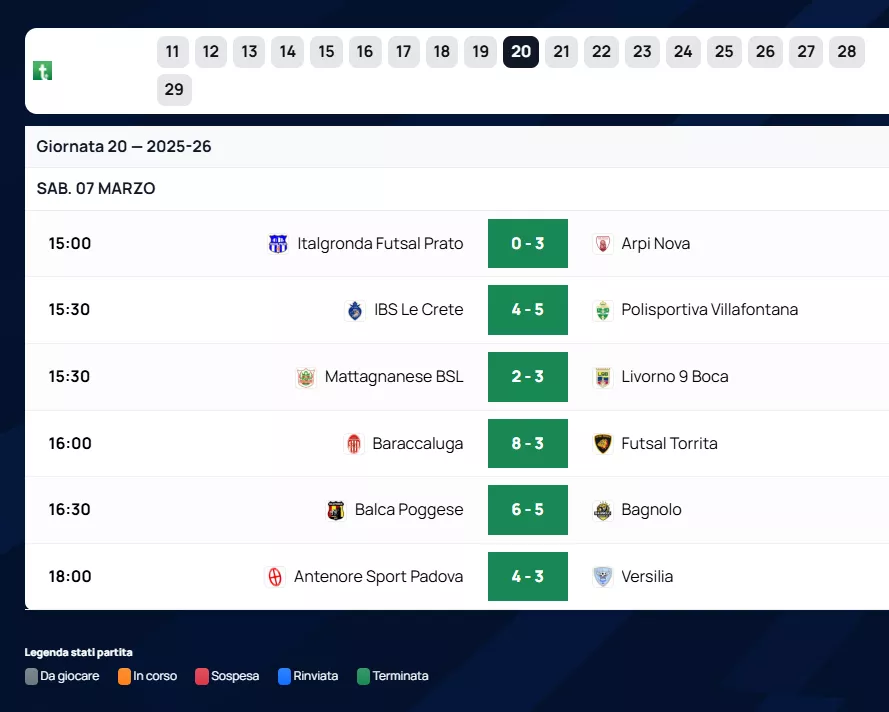The width and height of the screenshot is (889, 712).
Task: Open Antenore Sport Padova team
Action: (x=378, y=577)
